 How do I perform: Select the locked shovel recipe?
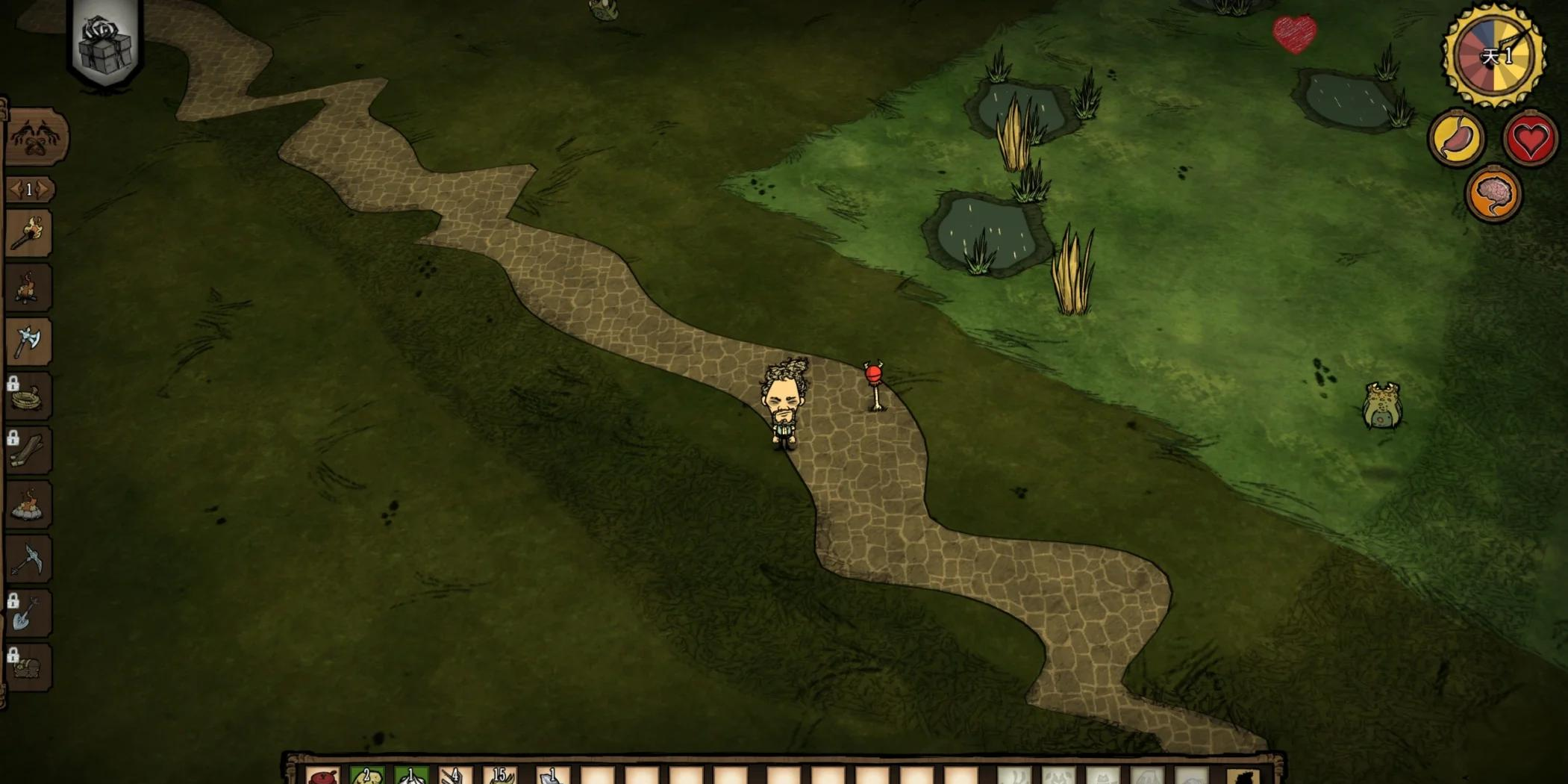pos(29,615)
